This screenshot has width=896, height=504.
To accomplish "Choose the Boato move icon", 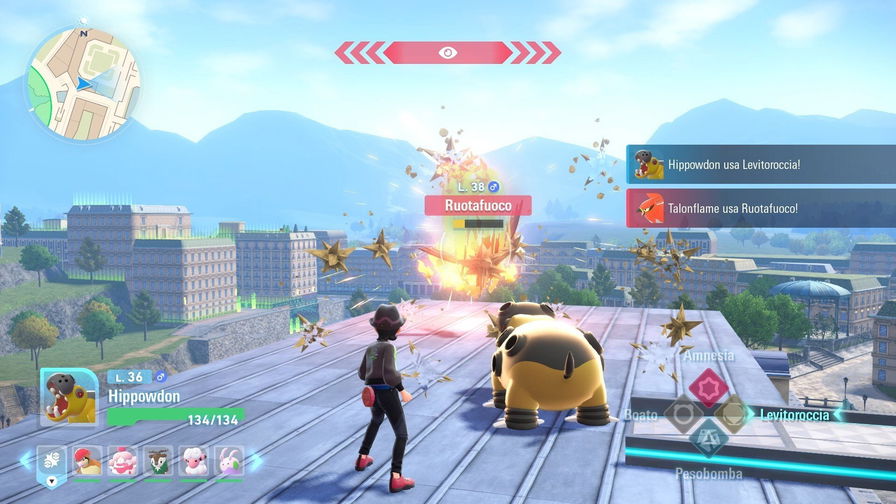I will (682, 413).
